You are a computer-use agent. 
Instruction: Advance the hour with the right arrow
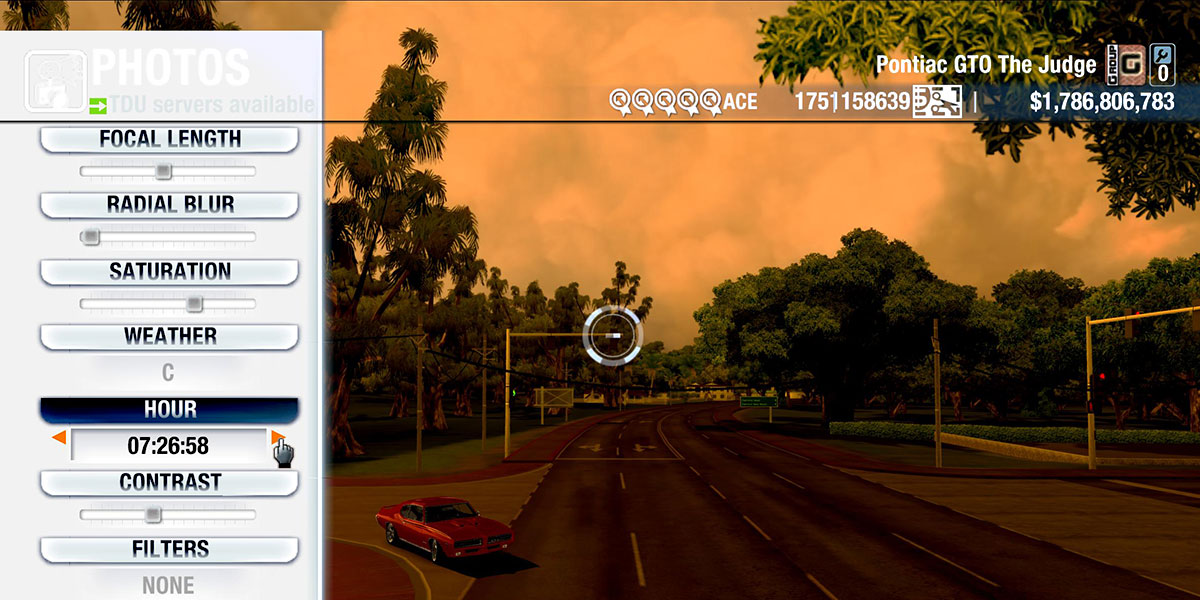pyautogui.click(x=277, y=438)
